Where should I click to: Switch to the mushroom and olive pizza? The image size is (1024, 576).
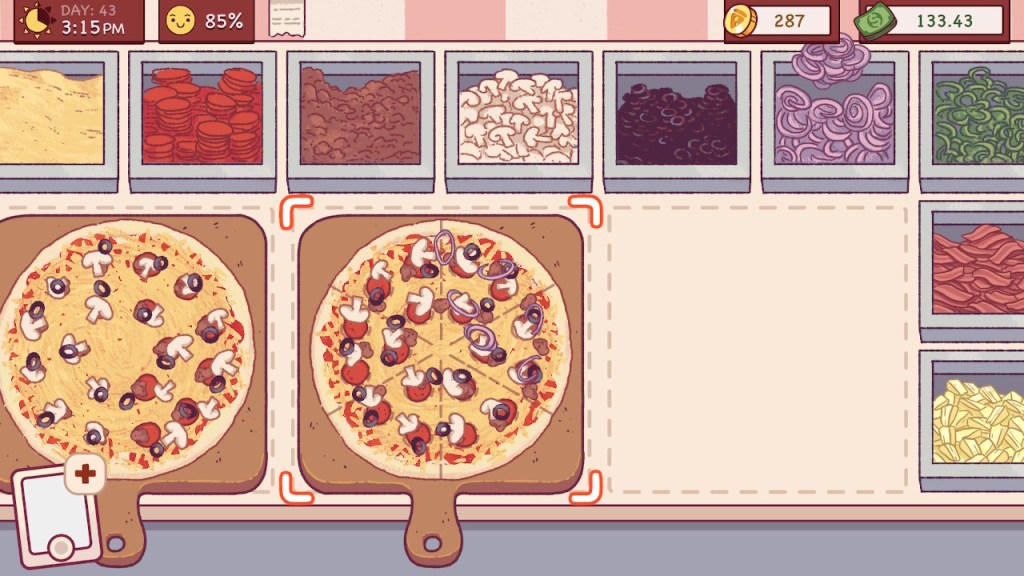[x=125, y=345]
